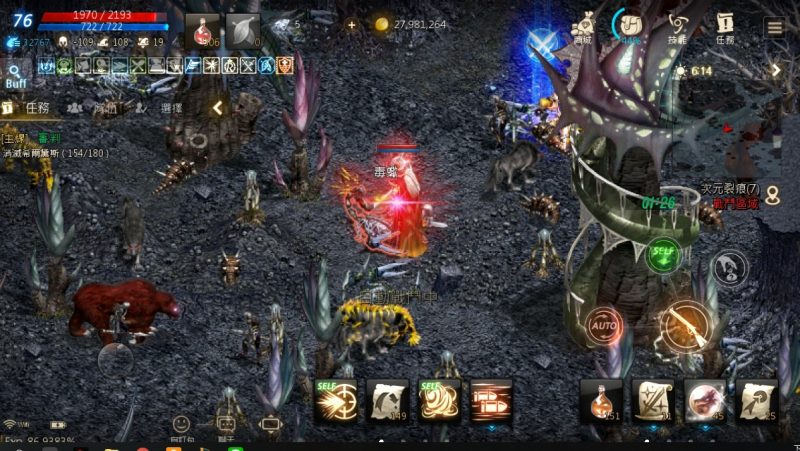The width and height of the screenshot is (800, 451).
Task: Use the orange potion quick slot
Action: click(x=601, y=401)
